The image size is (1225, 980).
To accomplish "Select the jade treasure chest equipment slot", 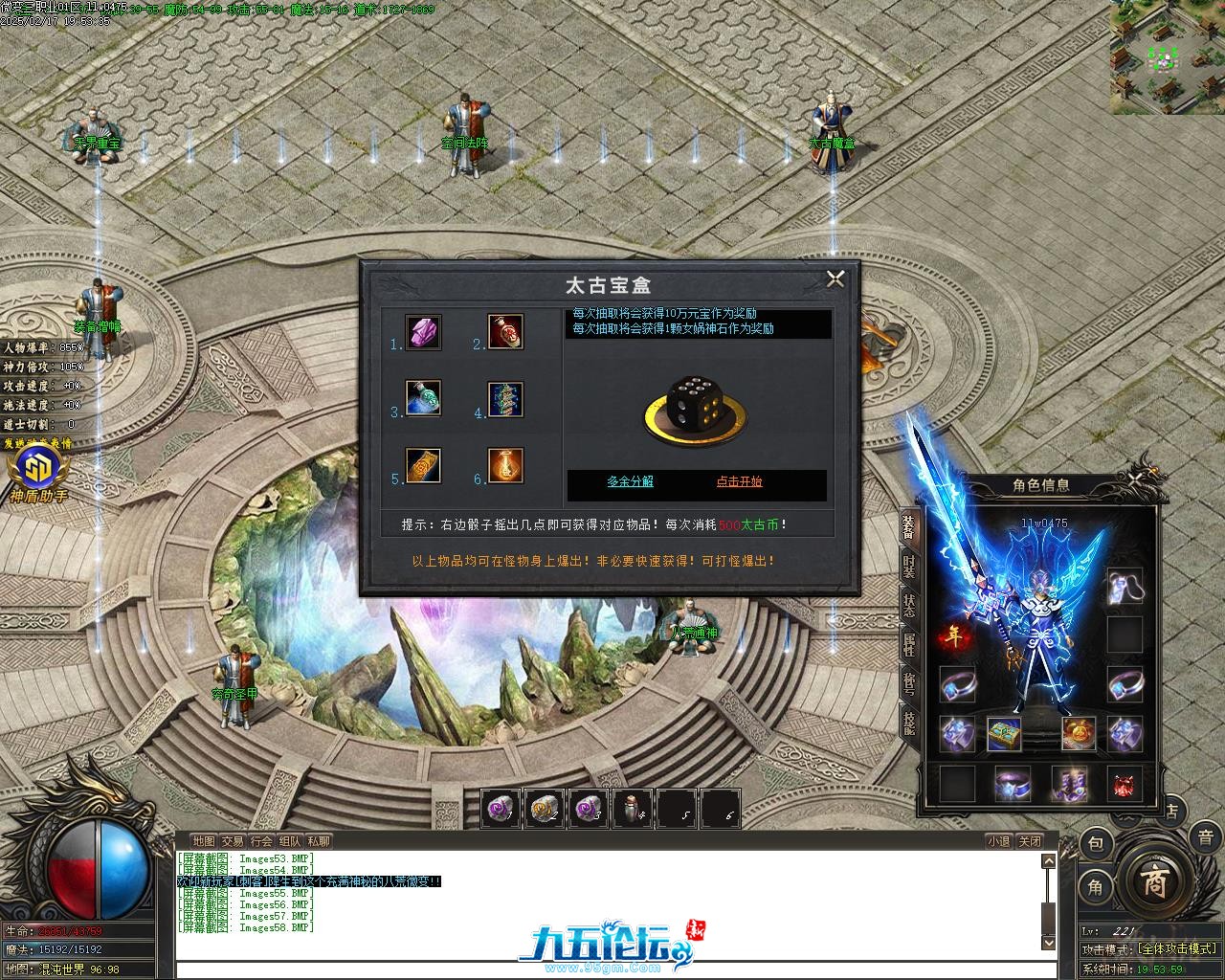I will pyautogui.click(x=1005, y=734).
